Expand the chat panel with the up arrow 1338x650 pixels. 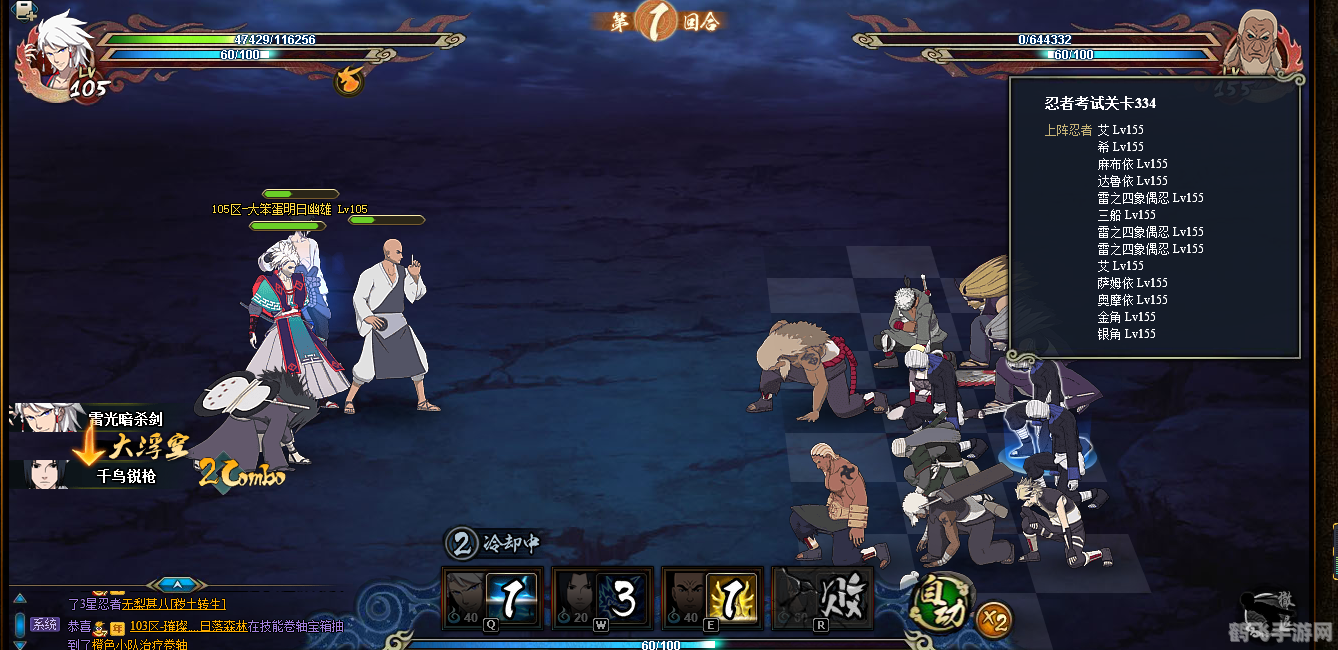coord(177,584)
